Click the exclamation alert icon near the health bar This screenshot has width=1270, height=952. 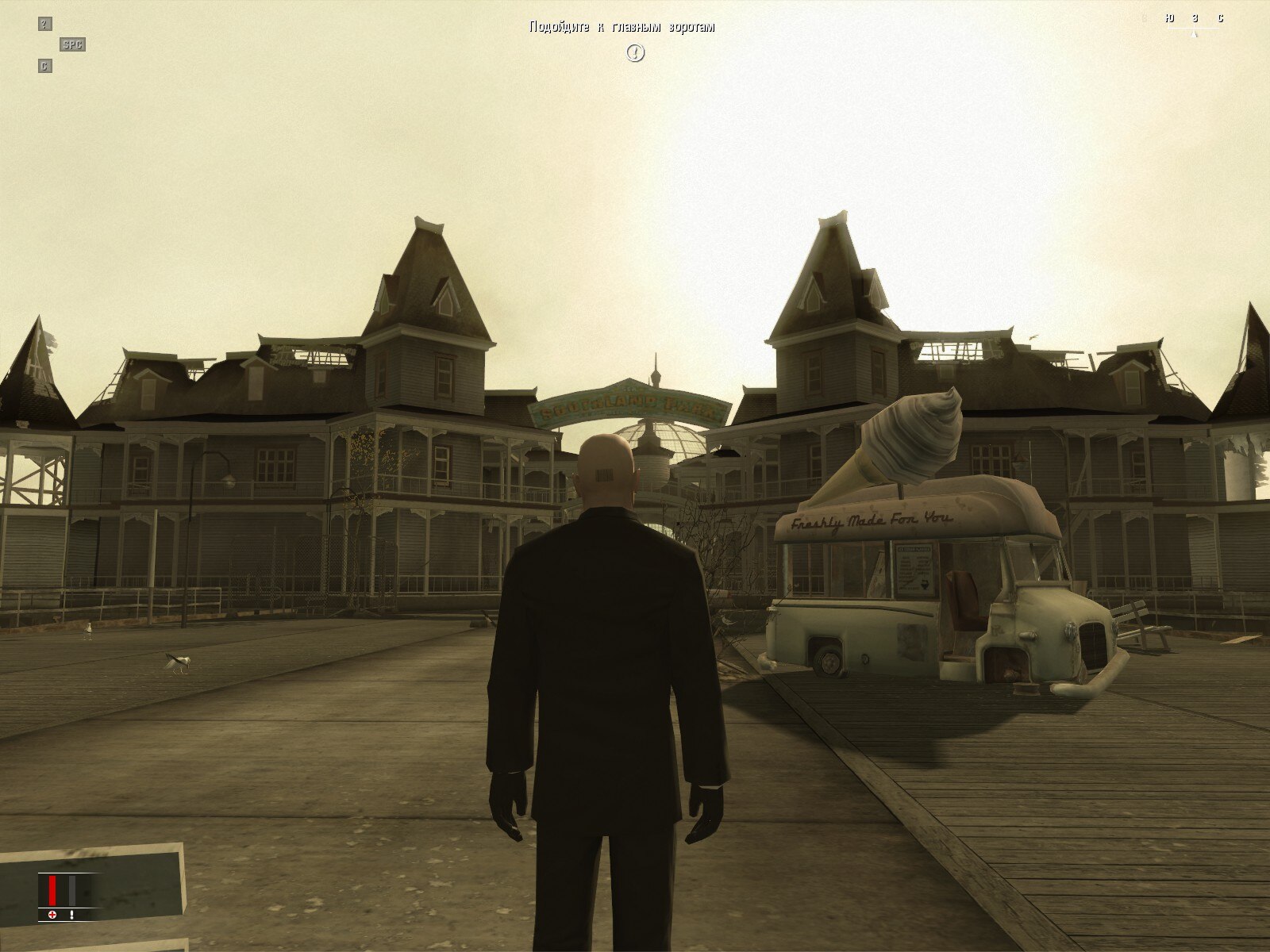[x=71, y=915]
